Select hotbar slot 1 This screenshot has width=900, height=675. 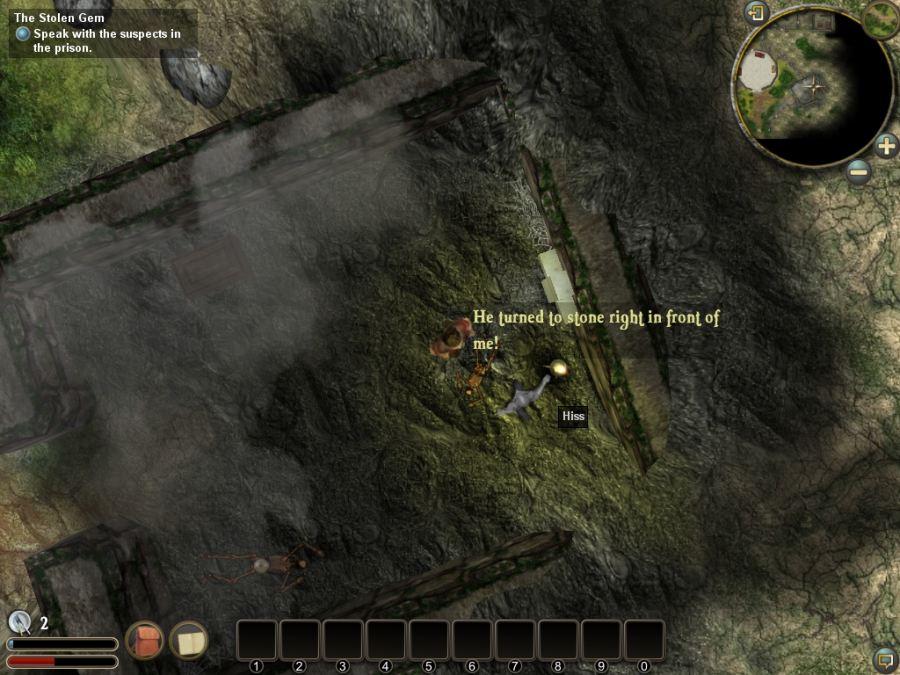(x=256, y=640)
